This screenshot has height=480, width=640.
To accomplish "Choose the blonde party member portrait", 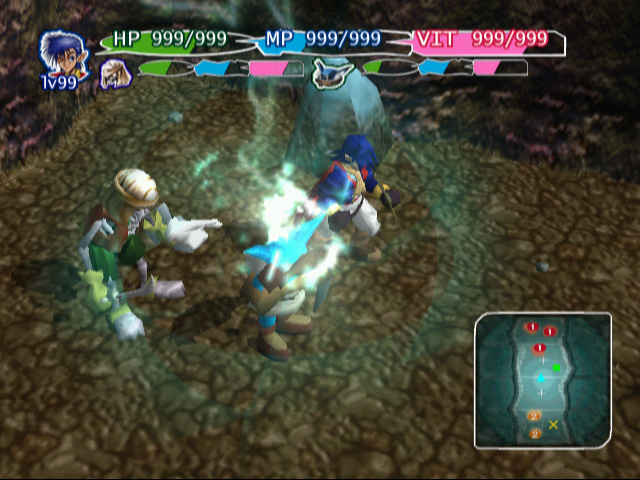I will [115, 72].
